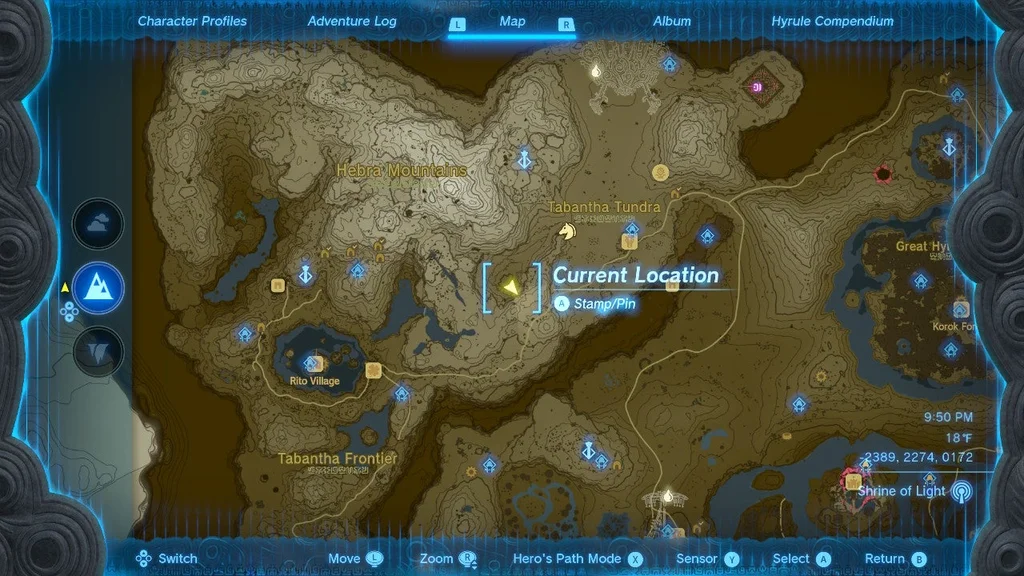
Task: Click the yellow current location arrow
Action: coord(512,288)
